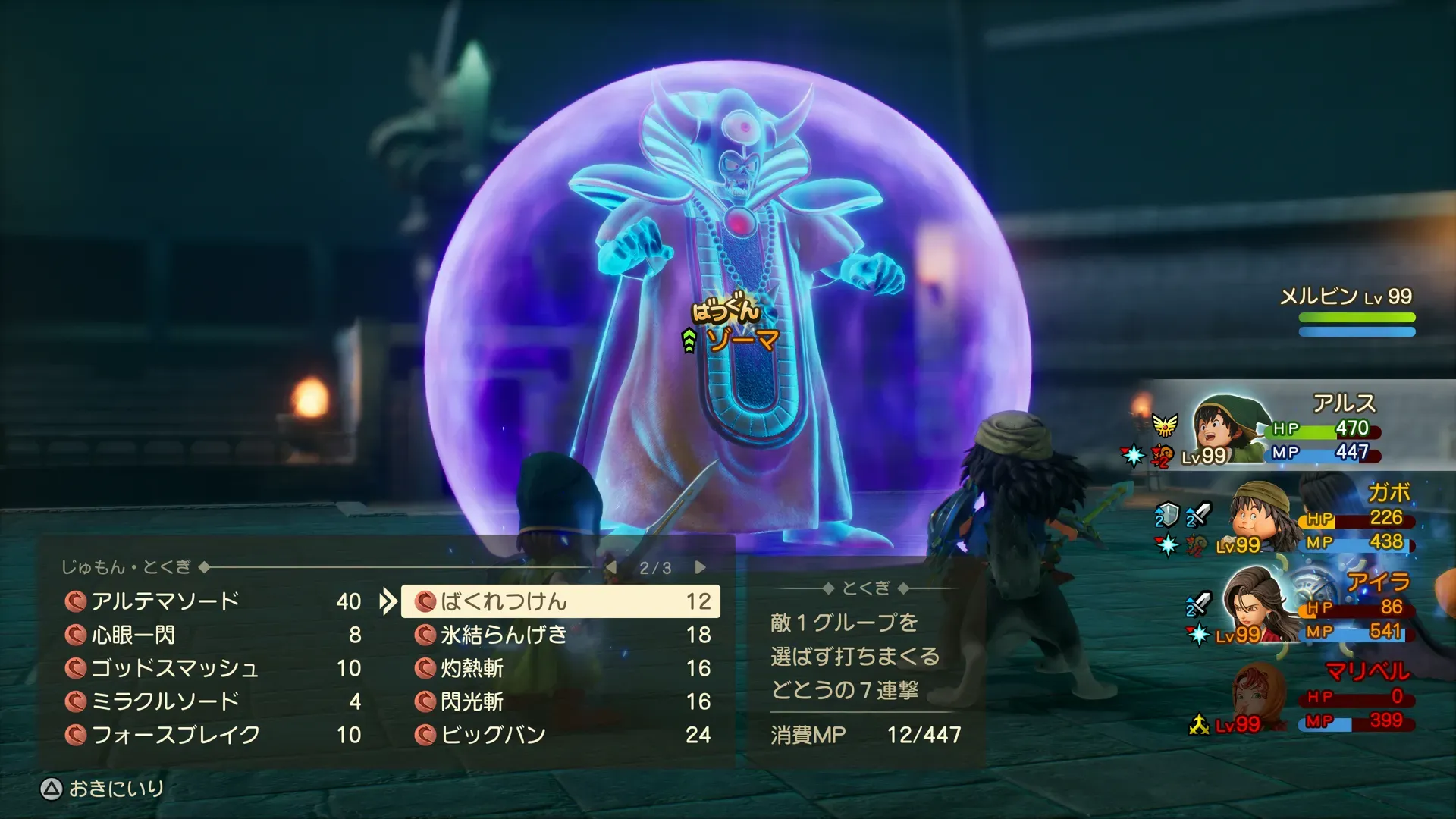Image resolution: width=1456 pixels, height=819 pixels.
Task: Advance to the next skill page arrow
Action: click(700, 567)
